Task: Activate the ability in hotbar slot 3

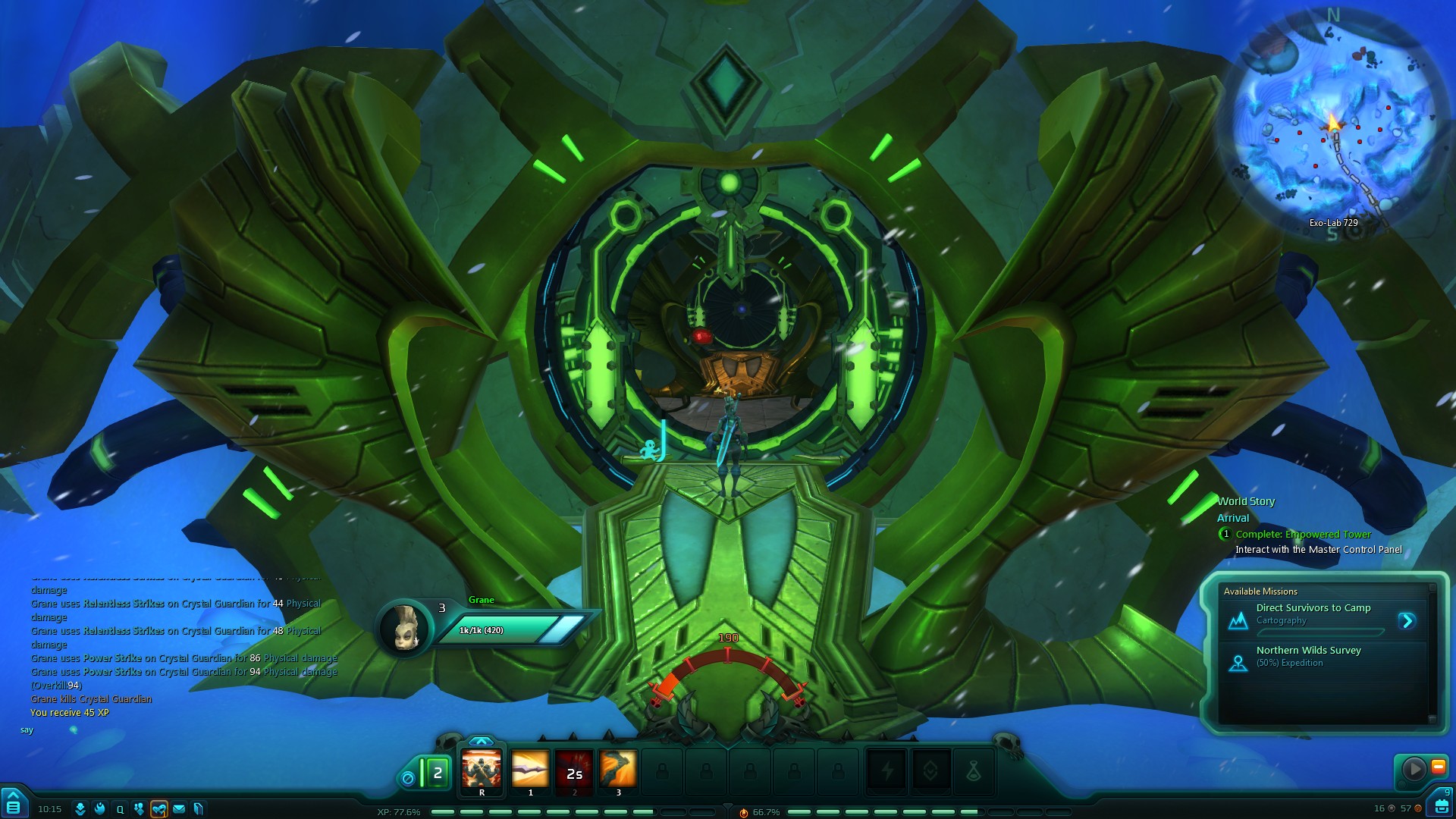Action: [618, 770]
